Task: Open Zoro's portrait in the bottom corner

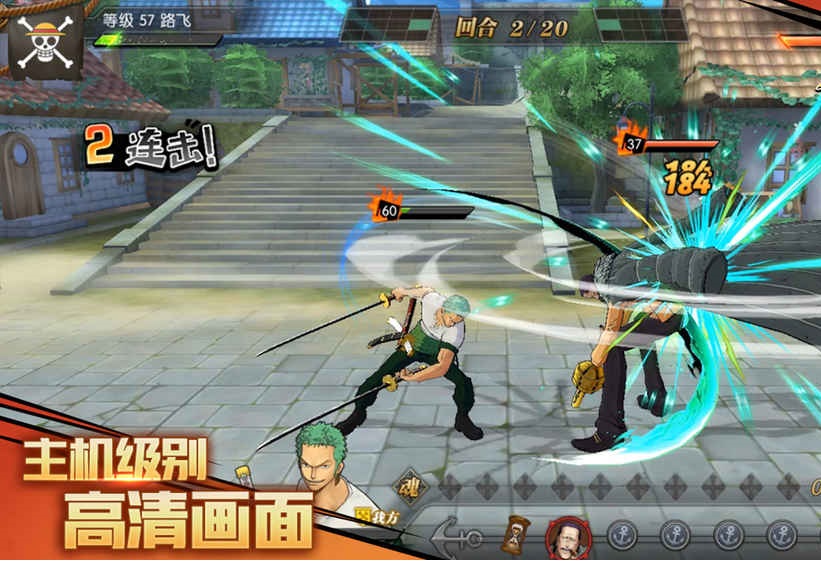Action: click(x=329, y=470)
